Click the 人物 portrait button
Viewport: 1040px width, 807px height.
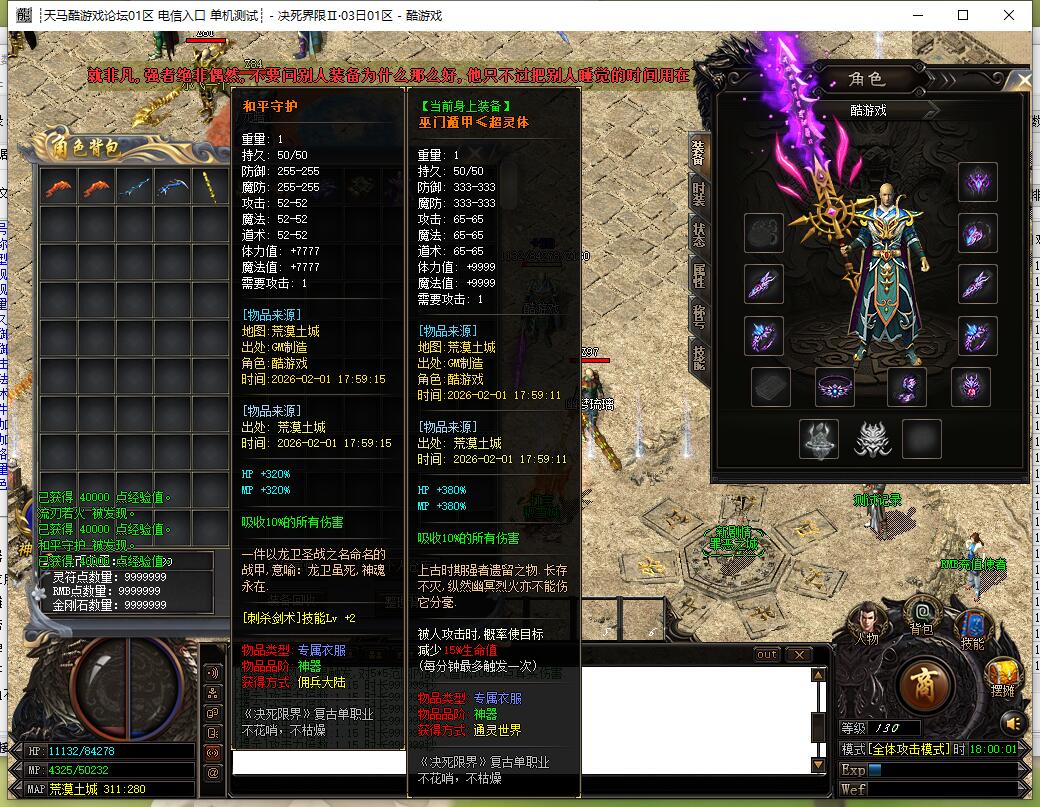tap(866, 623)
